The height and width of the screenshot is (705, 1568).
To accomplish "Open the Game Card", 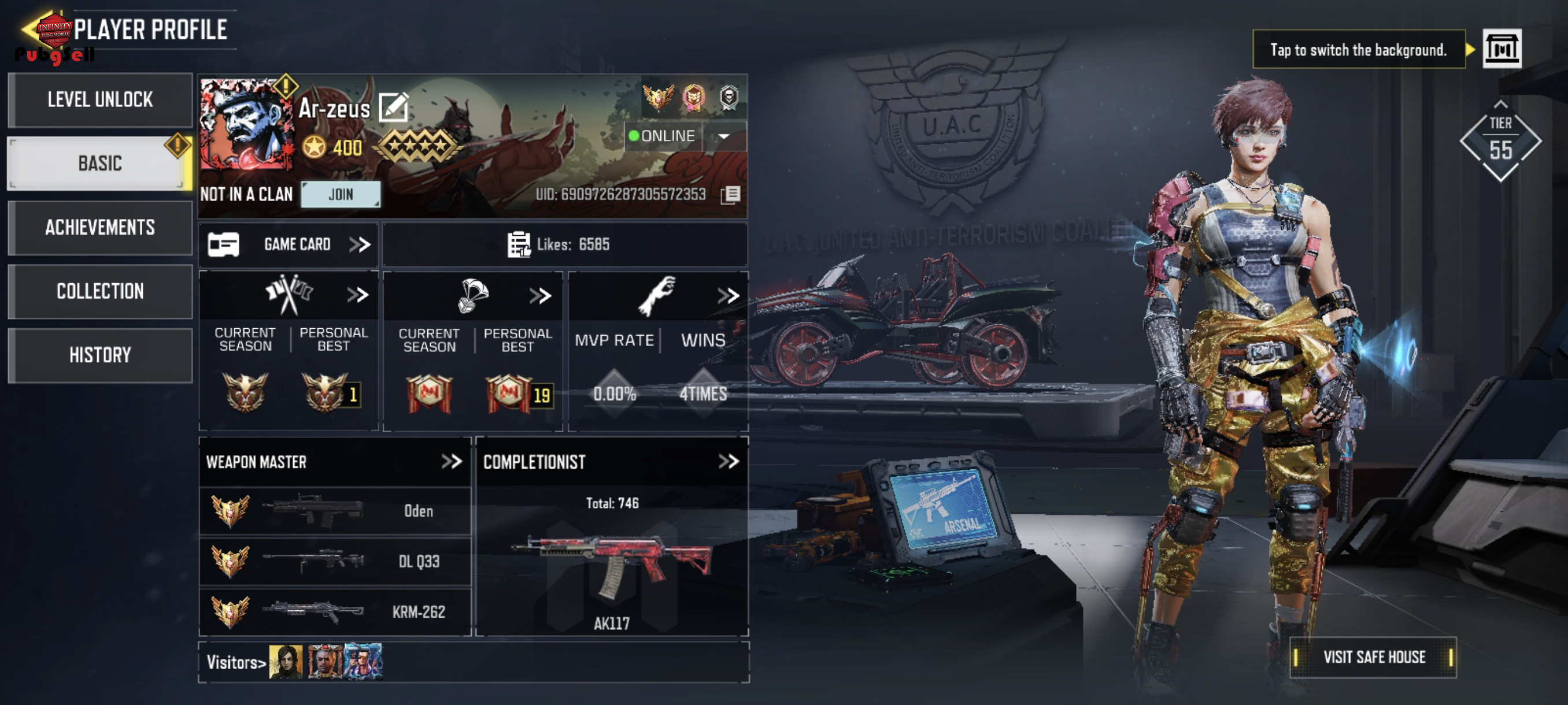I will [x=289, y=244].
